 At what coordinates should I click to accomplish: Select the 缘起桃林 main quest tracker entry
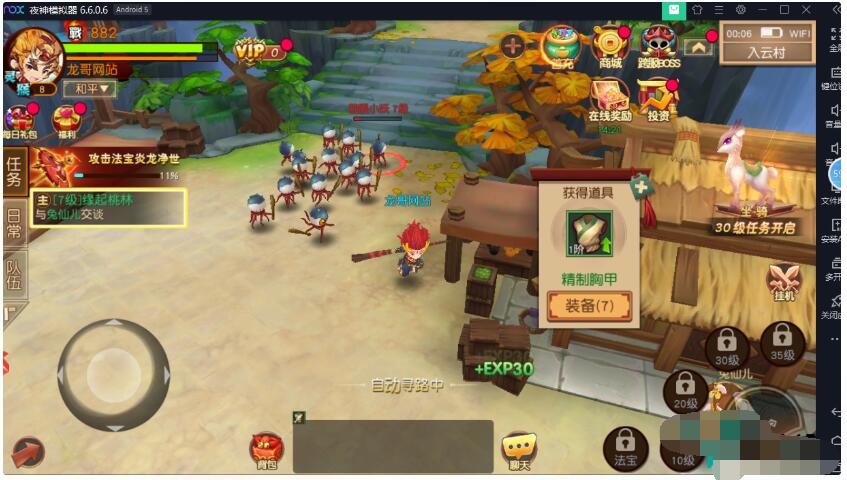108,207
